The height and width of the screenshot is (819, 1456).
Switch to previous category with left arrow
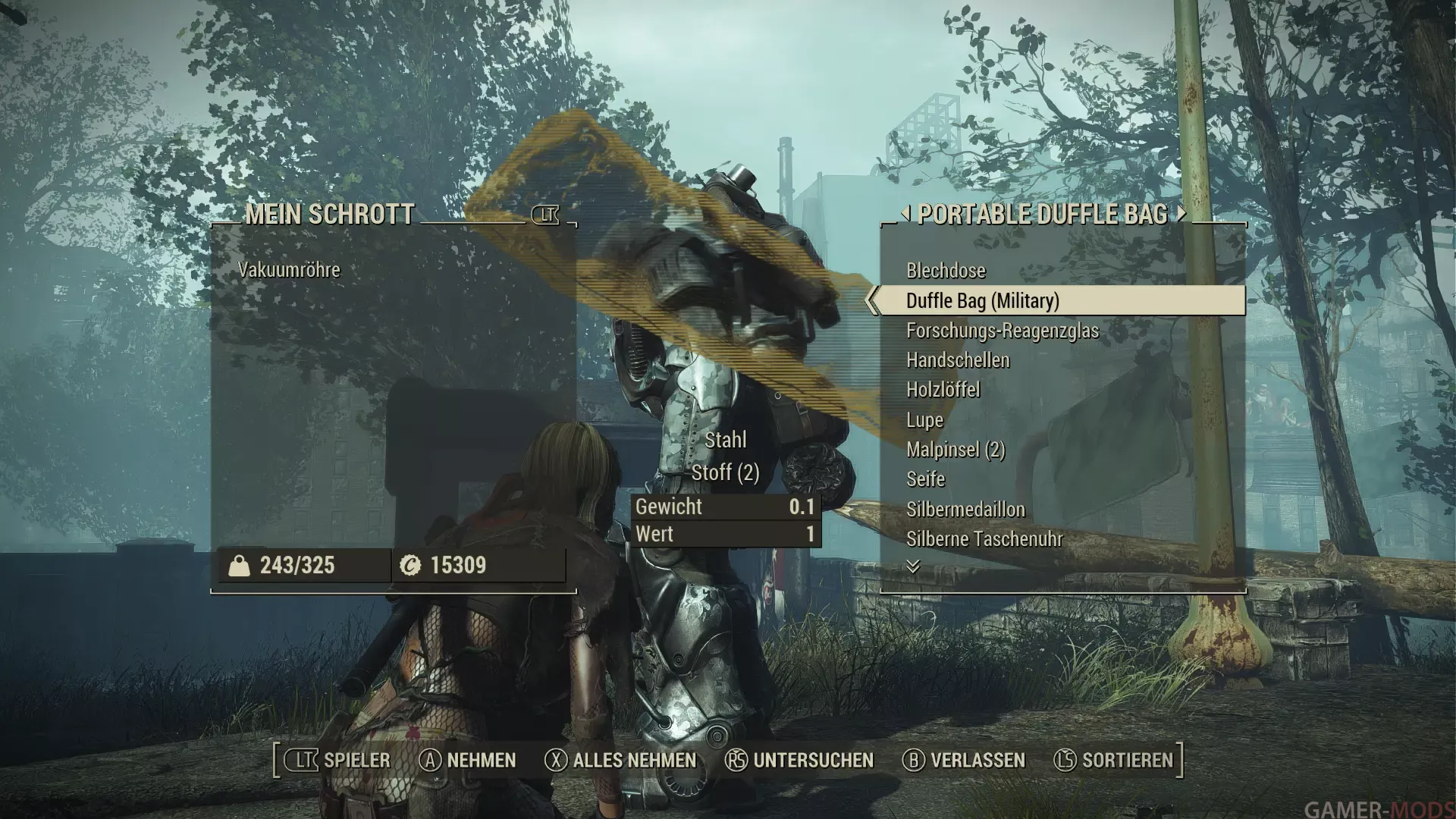tap(905, 214)
